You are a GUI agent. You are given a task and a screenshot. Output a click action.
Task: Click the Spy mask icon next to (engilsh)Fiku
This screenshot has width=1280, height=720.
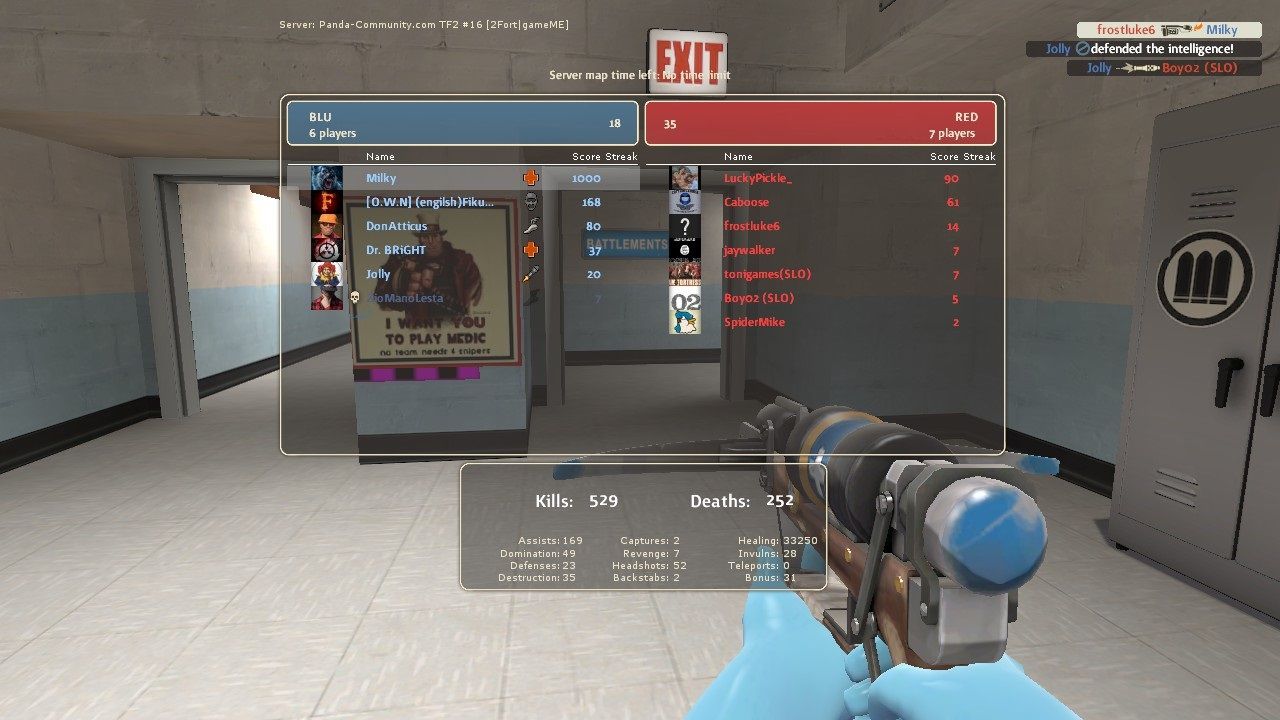tap(532, 202)
